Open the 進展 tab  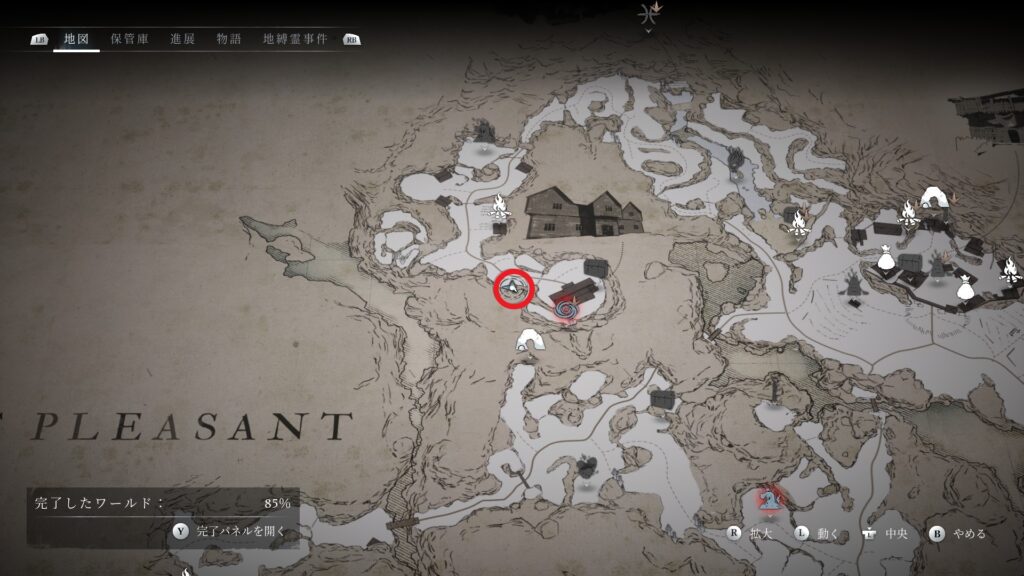[x=182, y=39]
